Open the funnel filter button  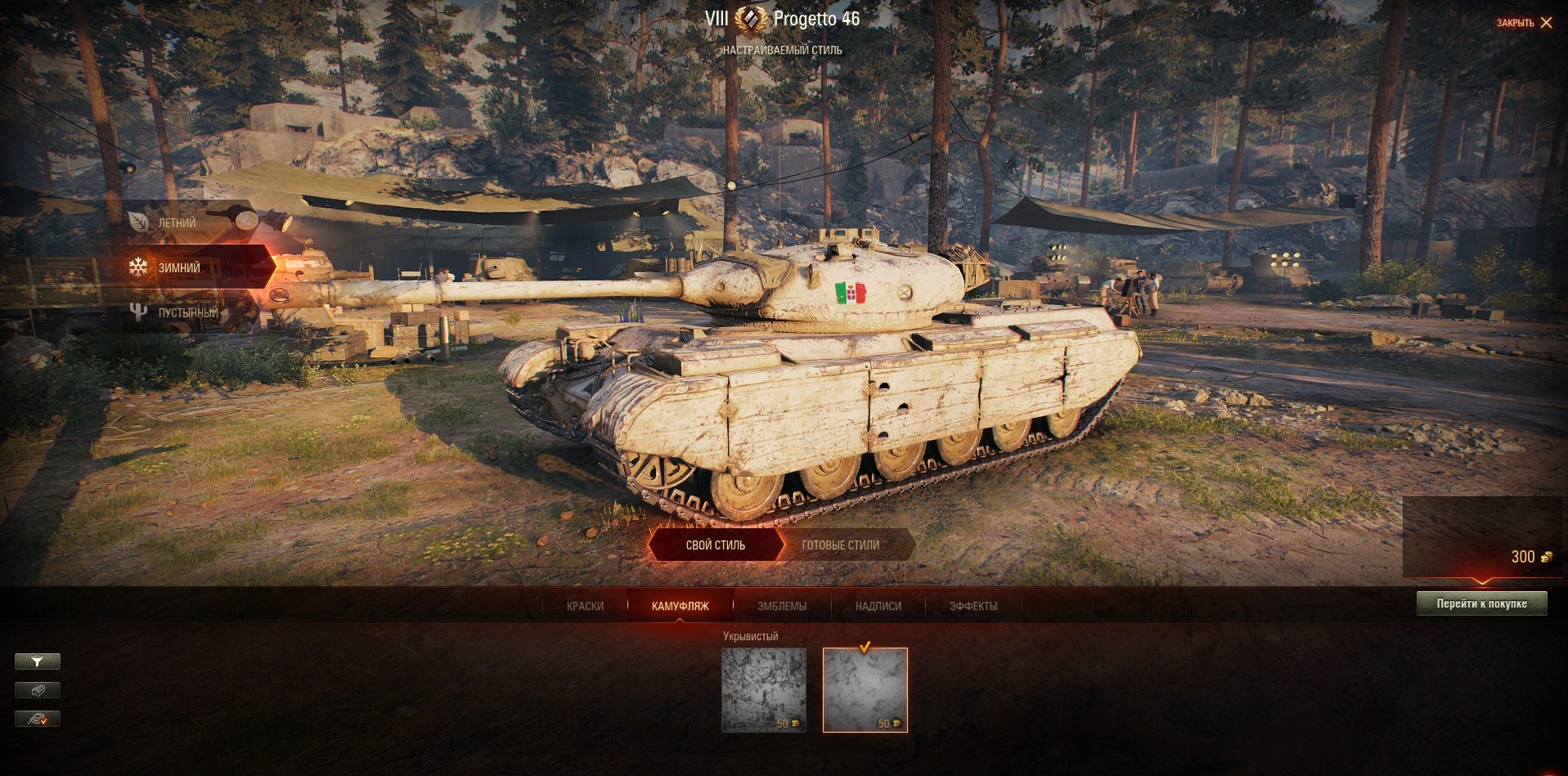click(38, 662)
